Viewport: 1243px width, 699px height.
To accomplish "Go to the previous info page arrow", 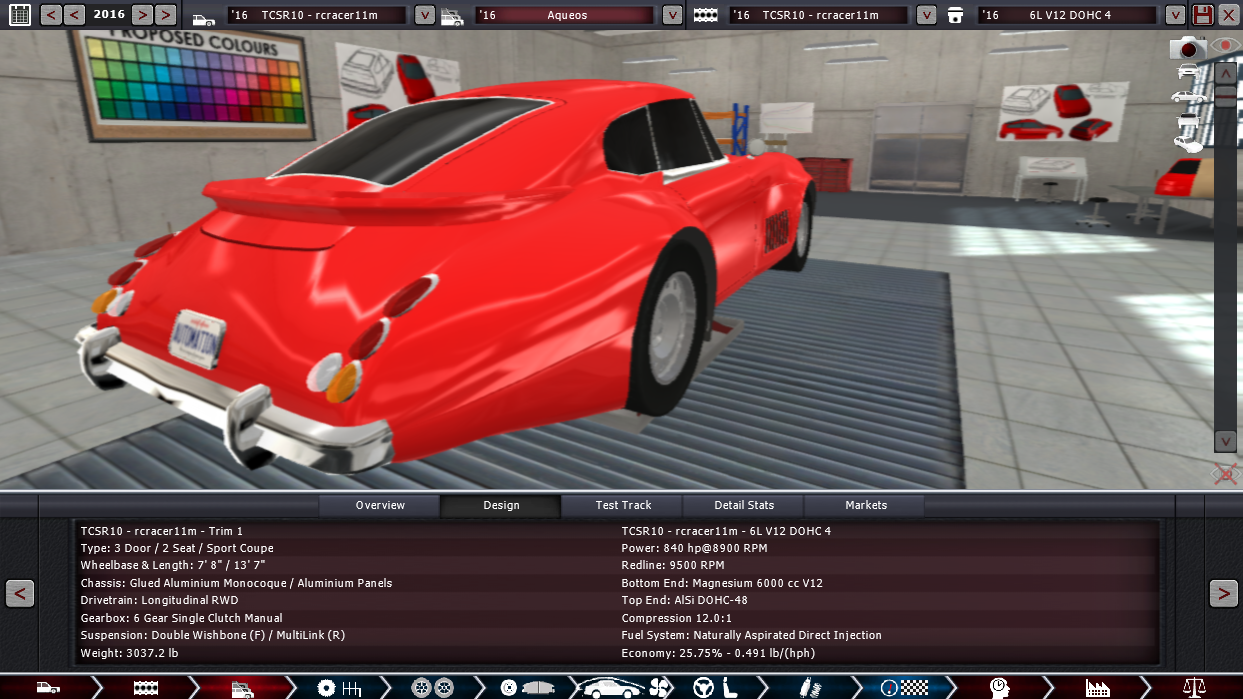I will point(20,593).
